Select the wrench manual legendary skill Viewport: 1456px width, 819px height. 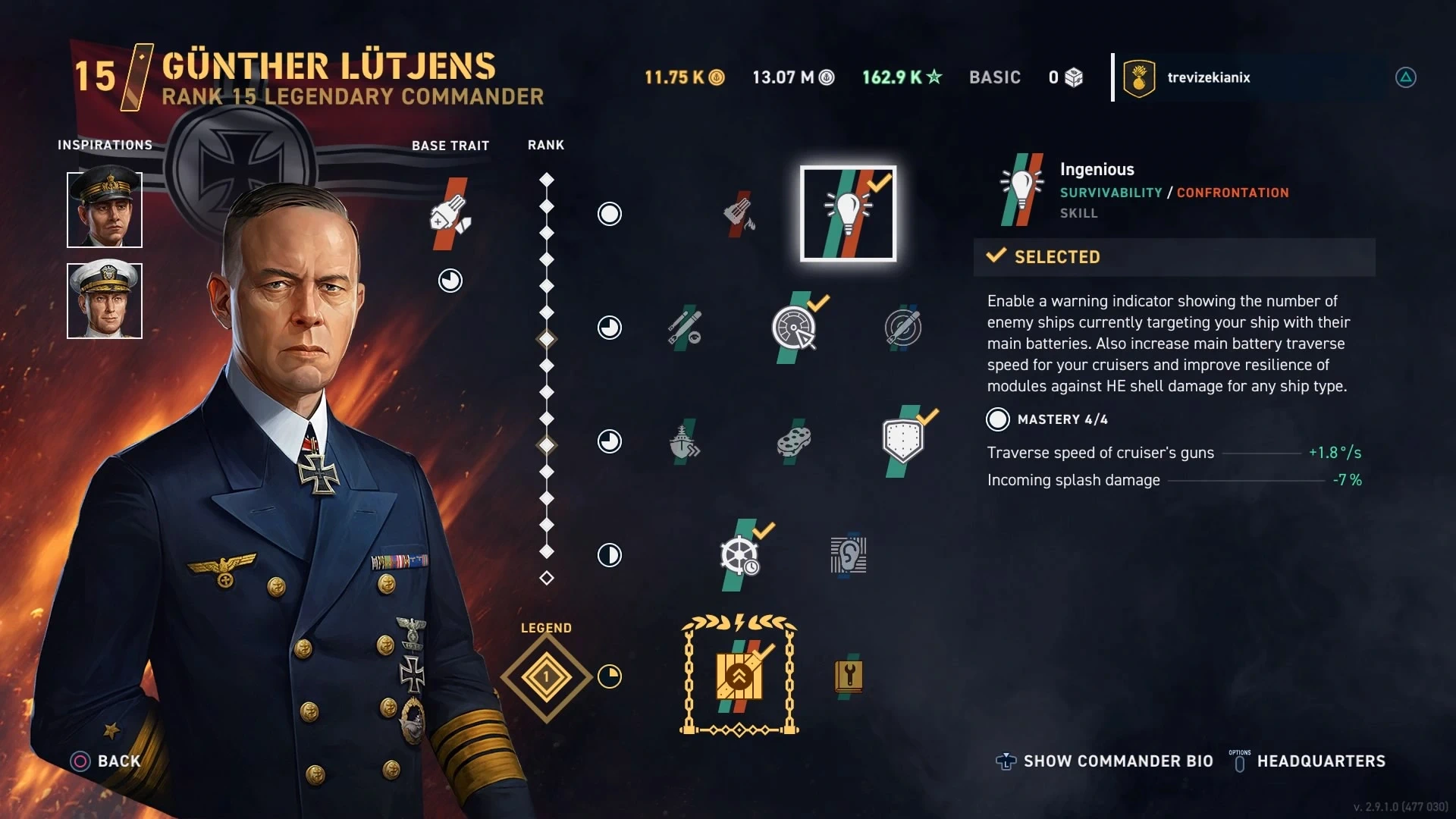pos(849,676)
